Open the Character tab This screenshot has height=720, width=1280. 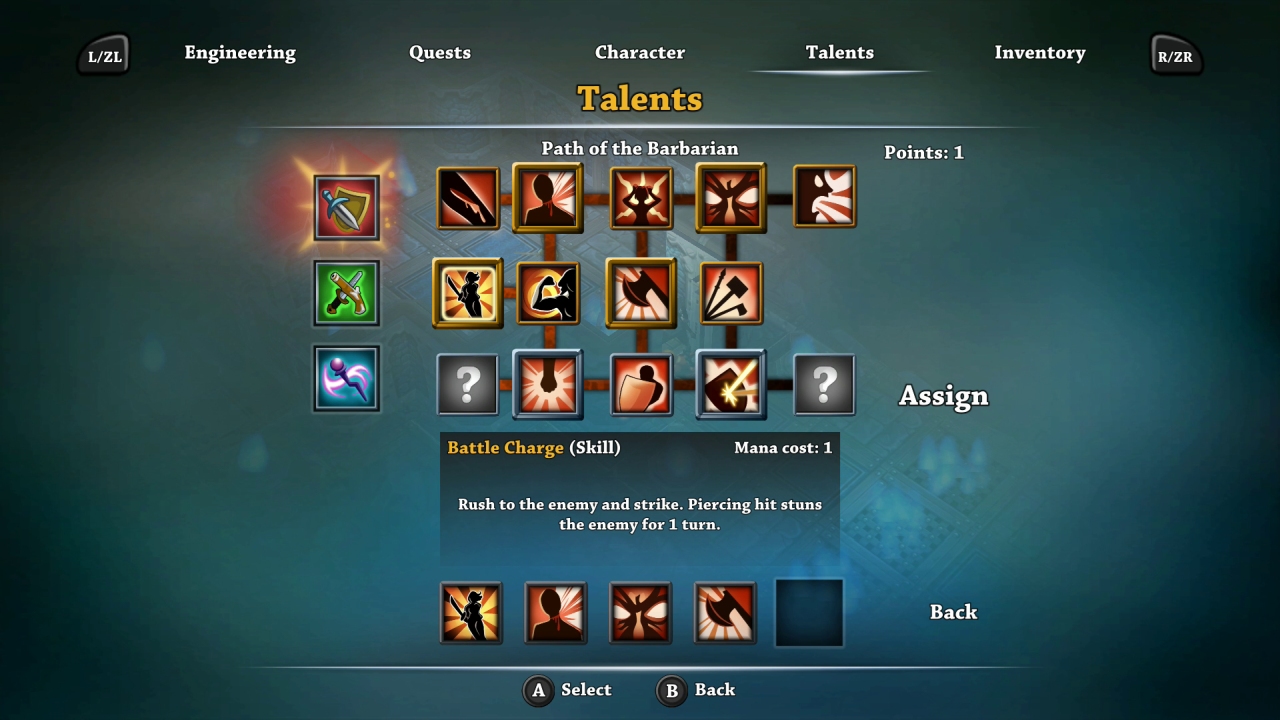pyautogui.click(x=640, y=52)
